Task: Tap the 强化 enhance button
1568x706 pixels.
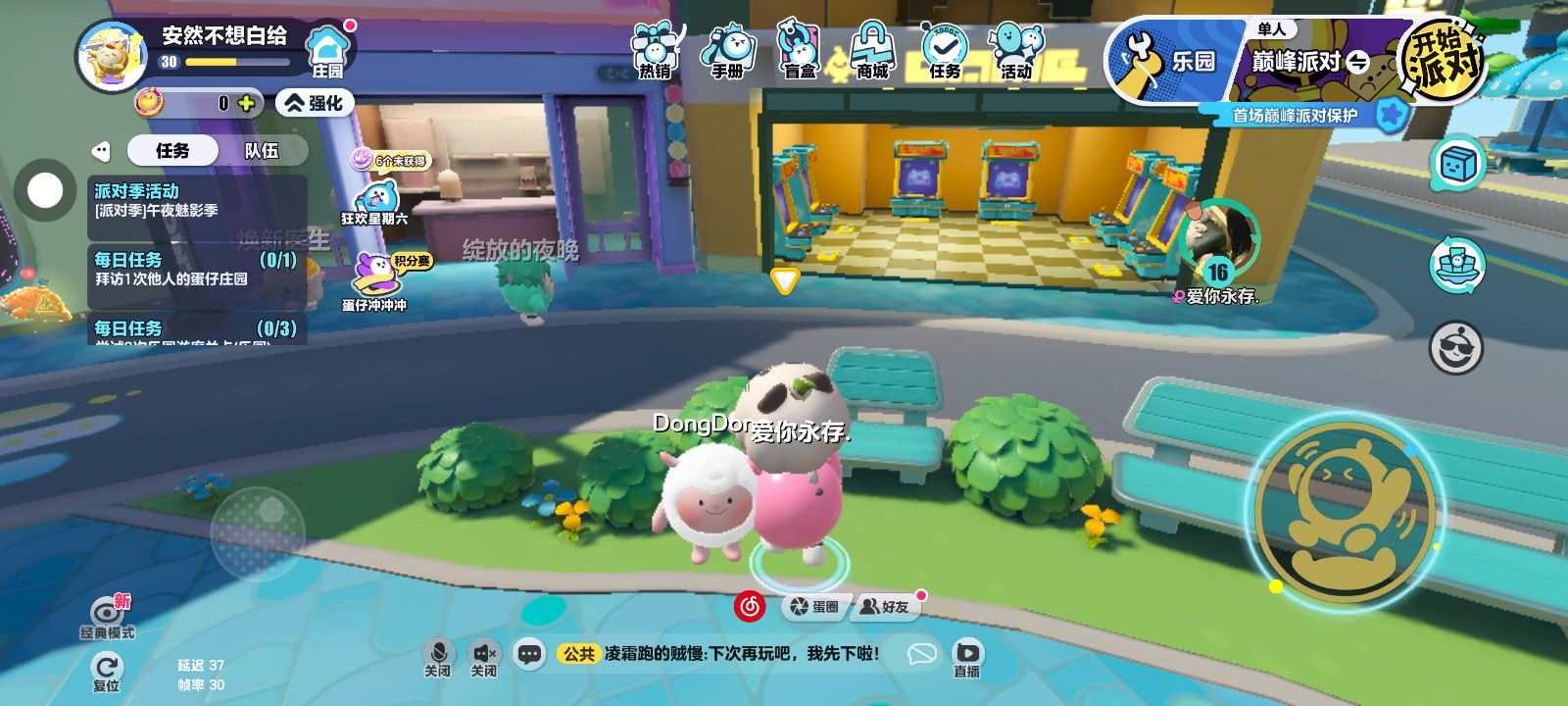Action: (314, 103)
